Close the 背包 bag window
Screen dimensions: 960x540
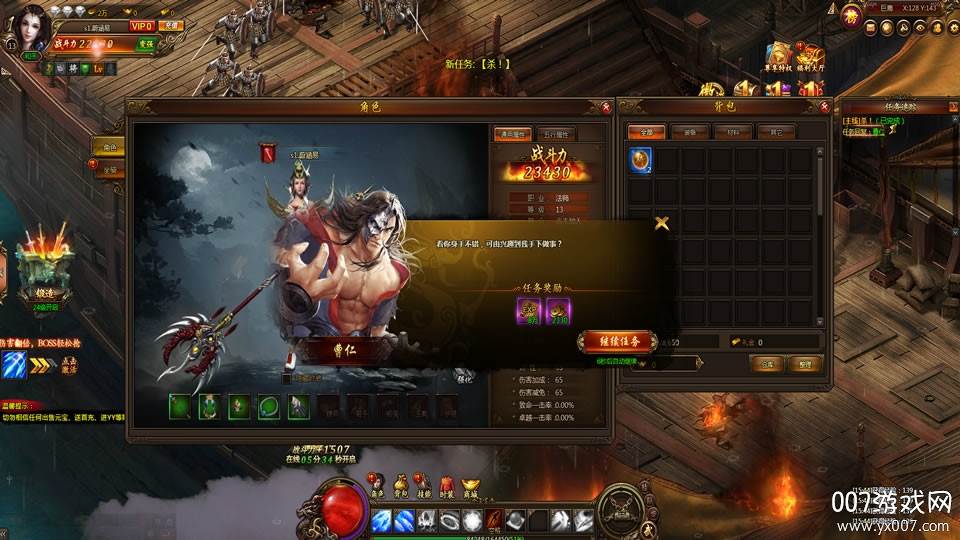[824, 105]
